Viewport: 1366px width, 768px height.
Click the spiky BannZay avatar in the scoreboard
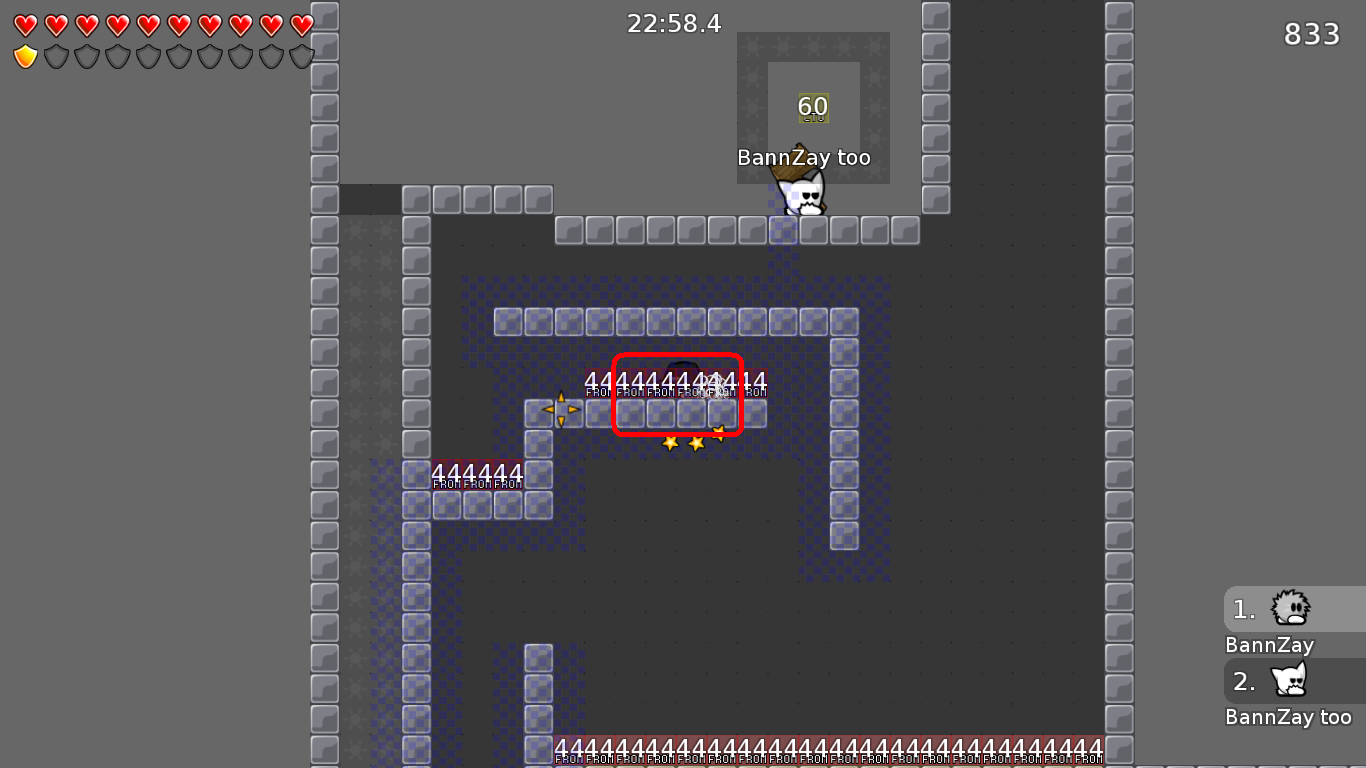click(1293, 608)
